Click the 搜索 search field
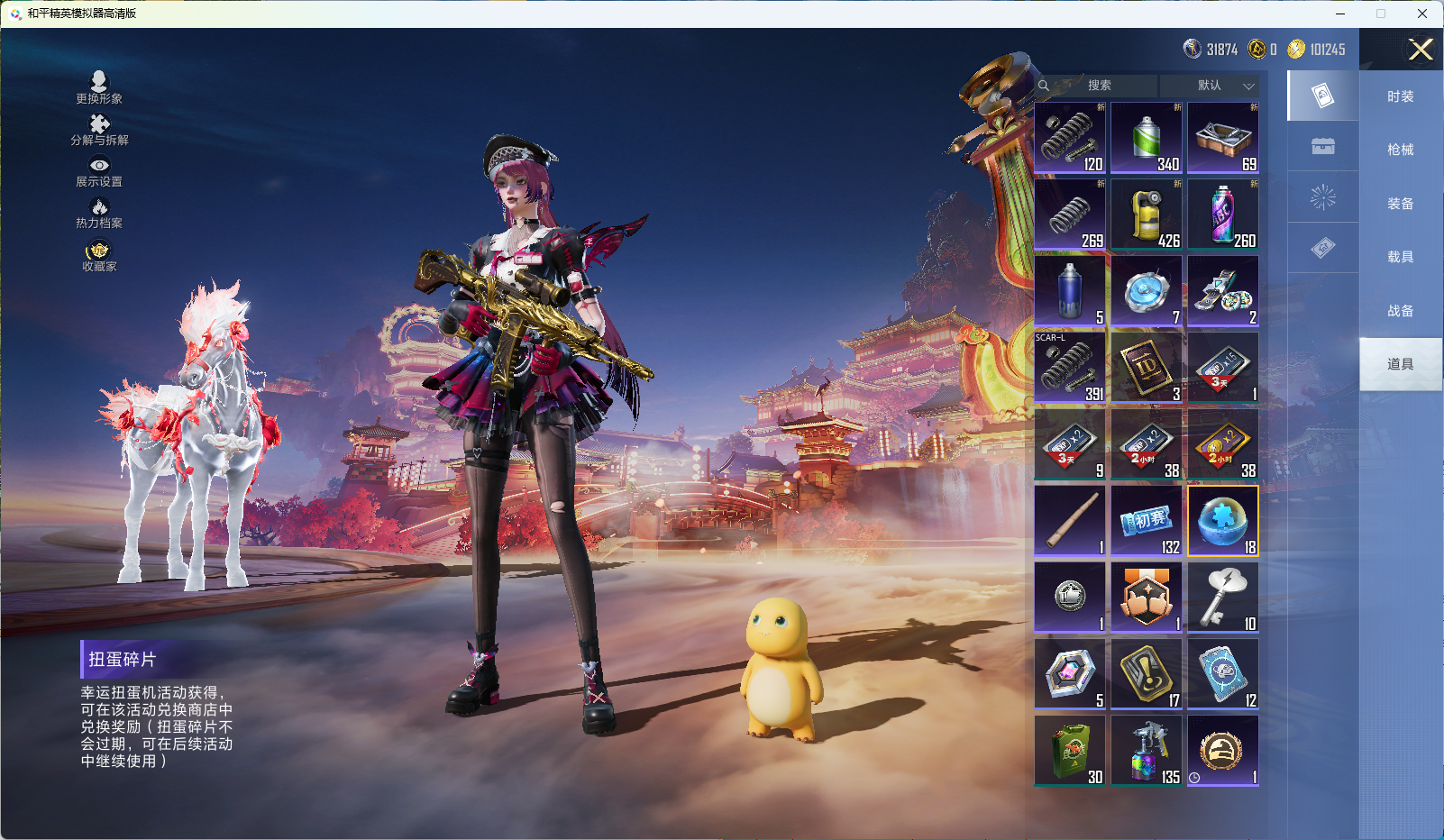Image resolution: width=1444 pixels, height=840 pixels. (x=1100, y=86)
